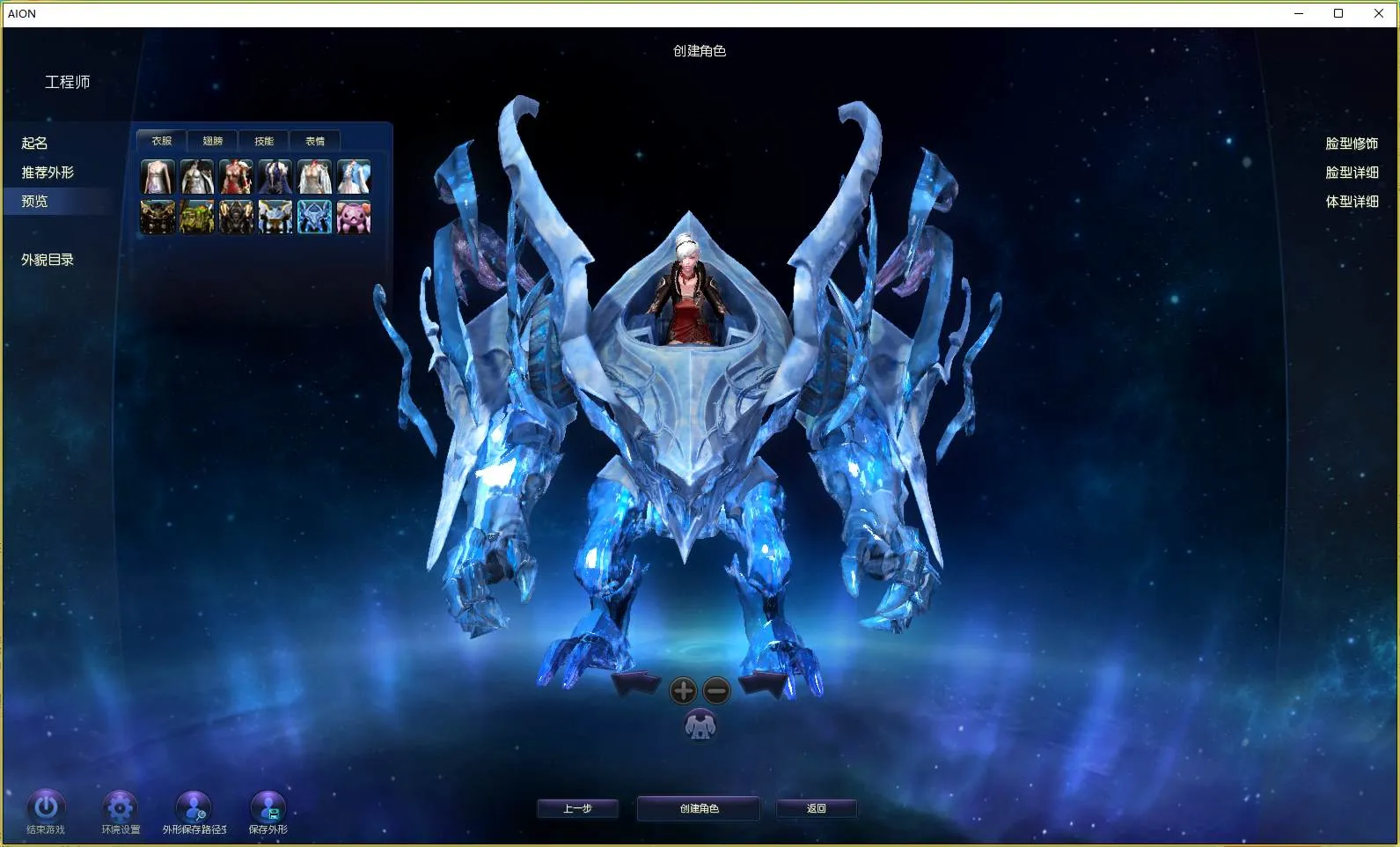Select the 返回 return button
Image resolution: width=1400 pixels, height=847 pixels.
(x=816, y=808)
